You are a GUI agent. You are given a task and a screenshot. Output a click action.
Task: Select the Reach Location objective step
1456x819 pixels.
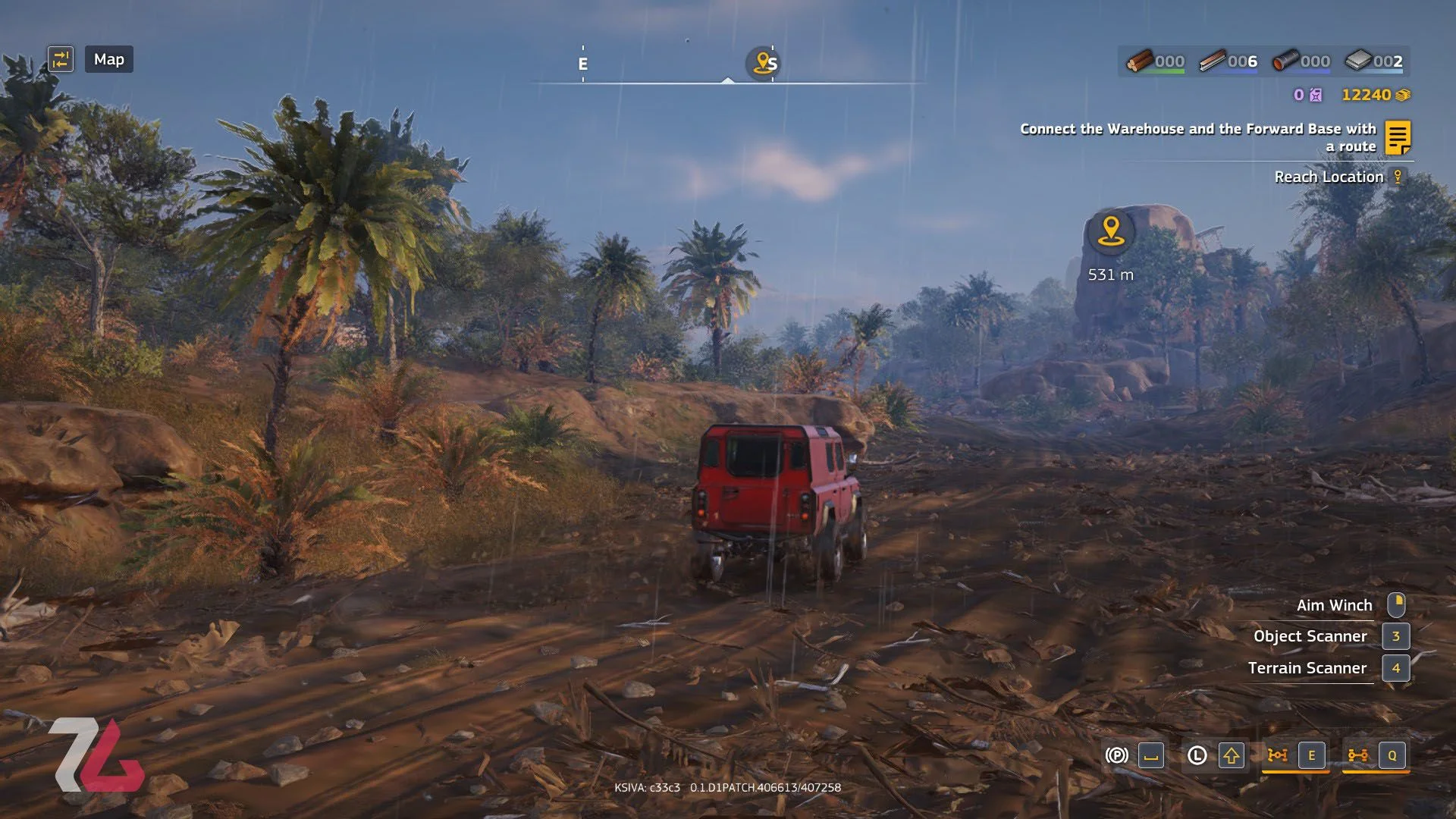1329,177
